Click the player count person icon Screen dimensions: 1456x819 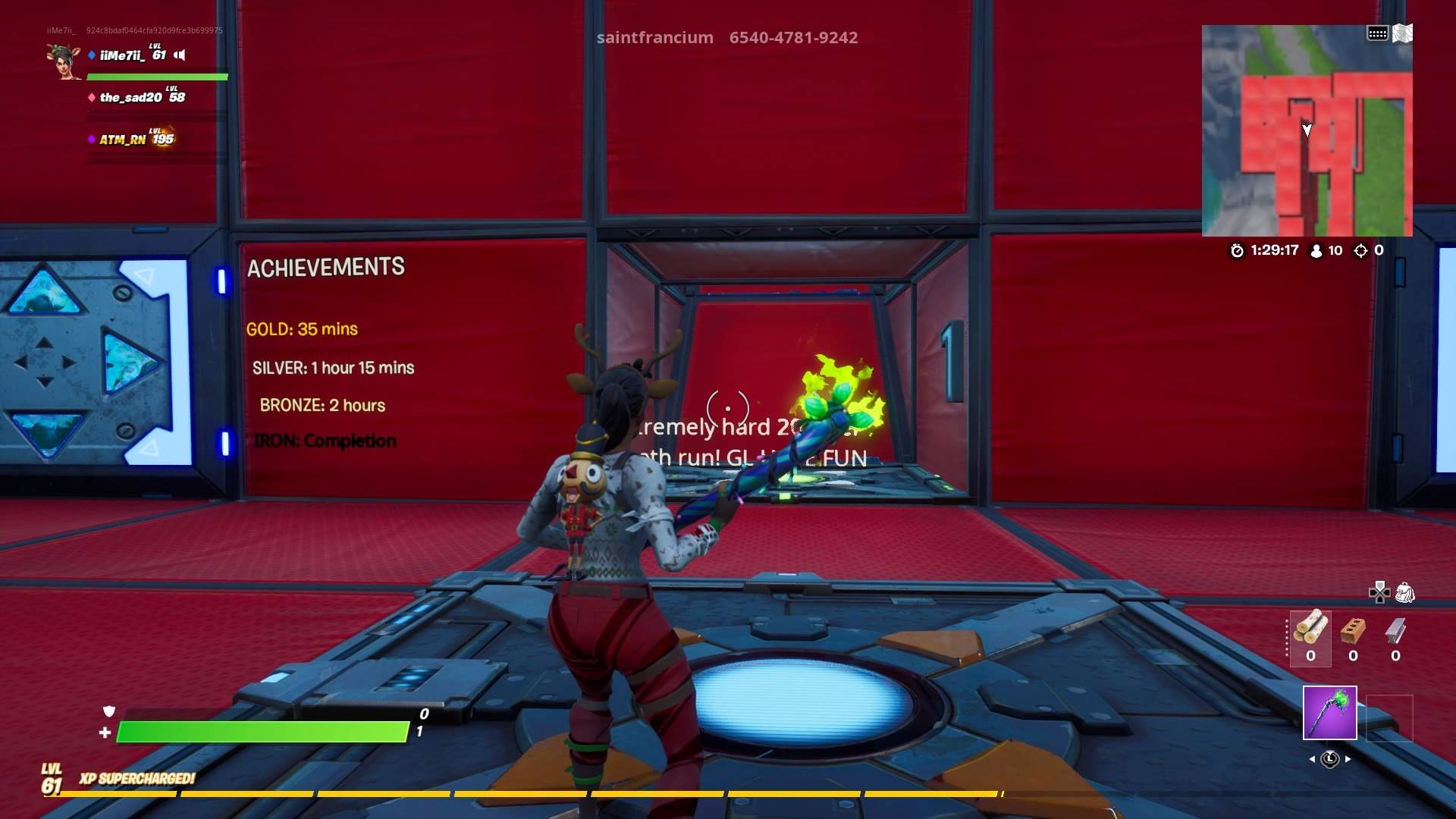[x=1316, y=251]
